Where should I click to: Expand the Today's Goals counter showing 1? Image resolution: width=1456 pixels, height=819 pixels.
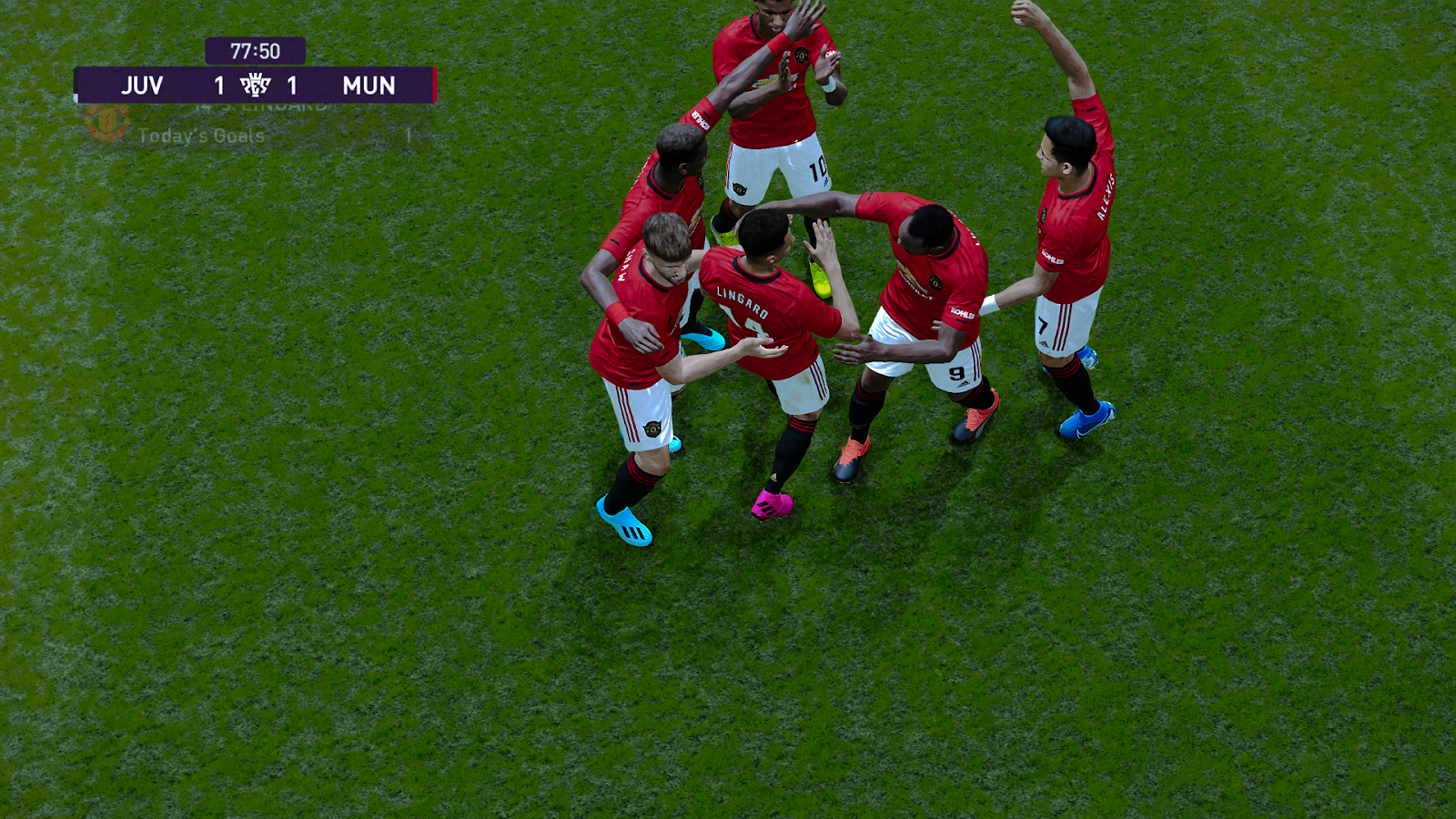point(409,134)
